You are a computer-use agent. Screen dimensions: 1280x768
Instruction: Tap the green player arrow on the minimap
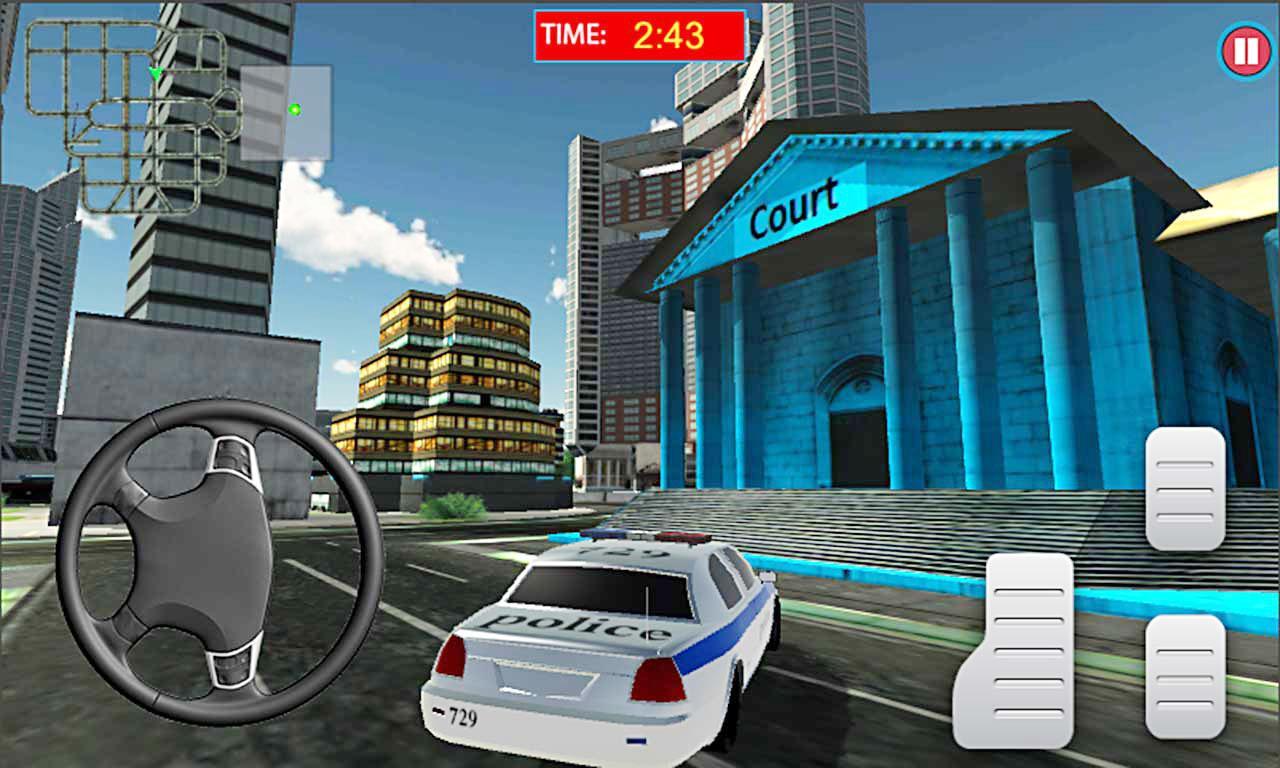pyautogui.click(x=156, y=71)
